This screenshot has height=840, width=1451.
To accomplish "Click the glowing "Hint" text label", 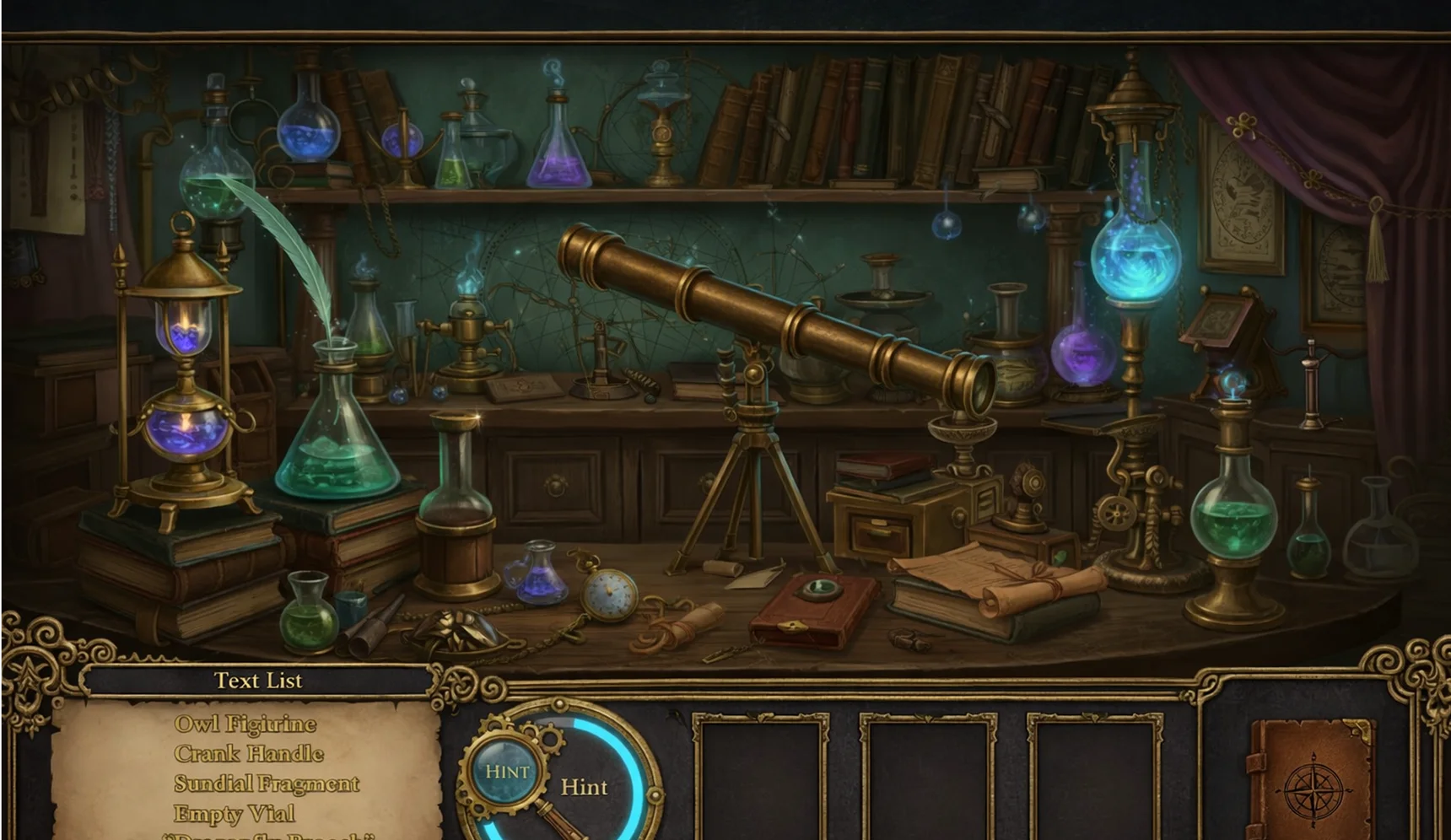I will point(585,787).
